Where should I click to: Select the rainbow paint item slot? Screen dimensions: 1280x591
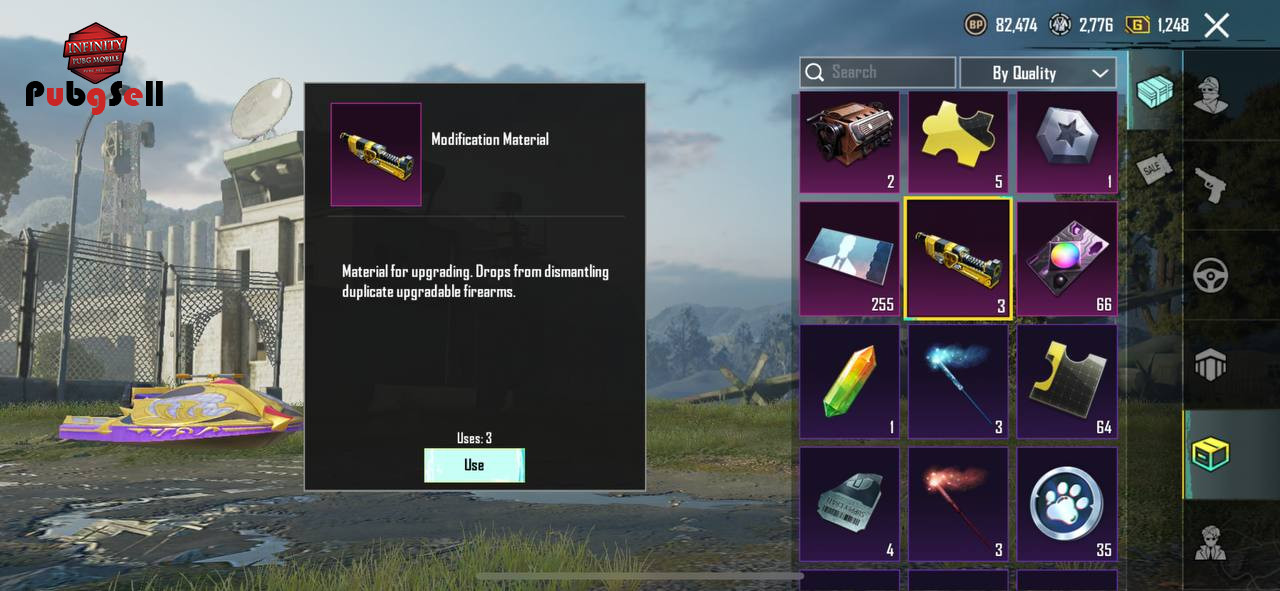[1067, 259]
